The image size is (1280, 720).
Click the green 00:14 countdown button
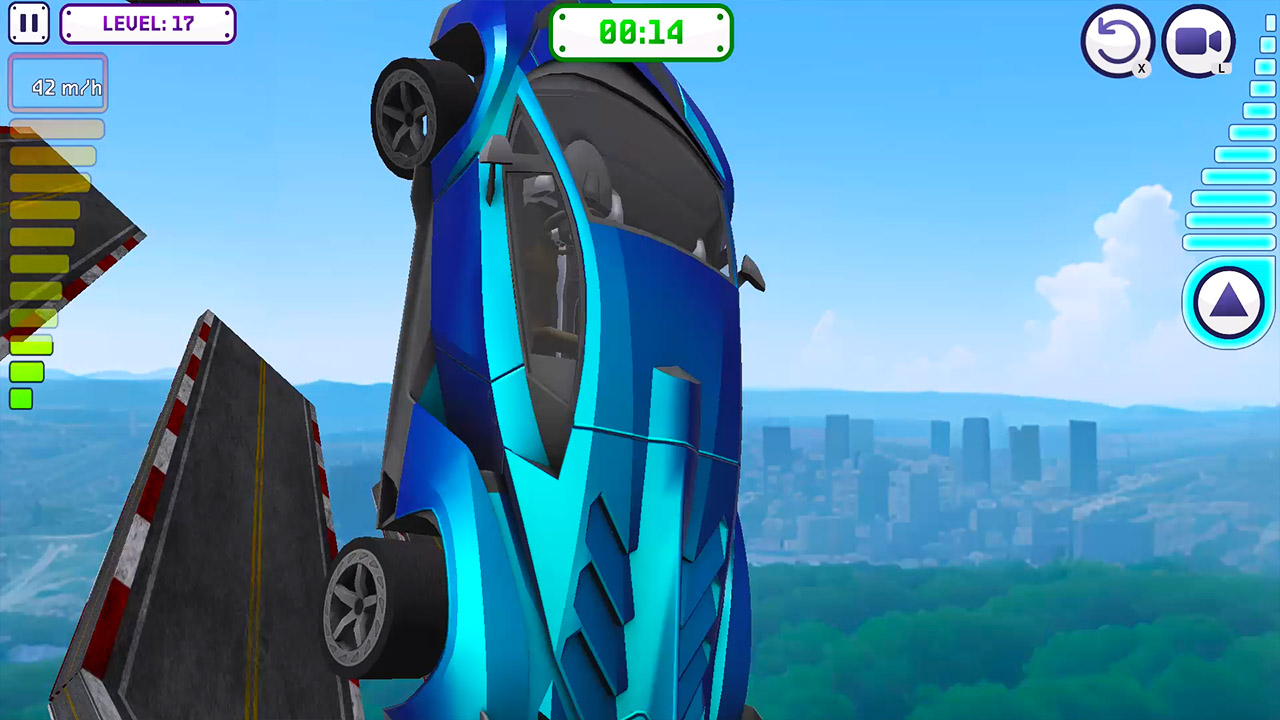coord(641,32)
